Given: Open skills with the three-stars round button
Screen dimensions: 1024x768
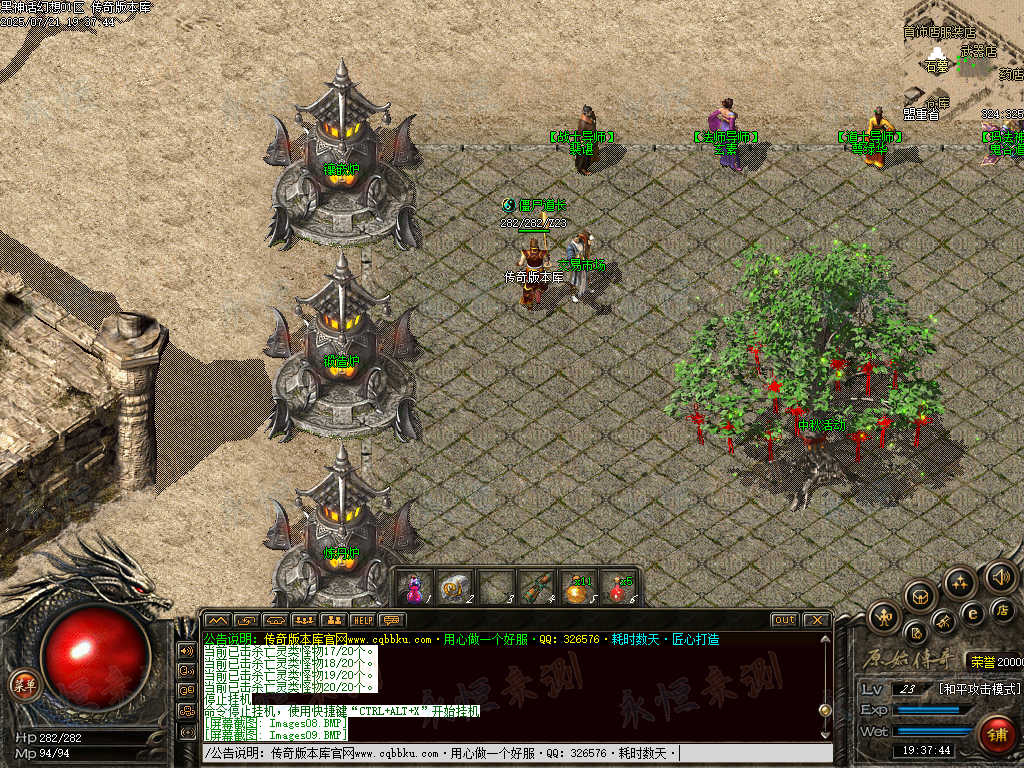Looking at the screenshot, I should 960,582.
